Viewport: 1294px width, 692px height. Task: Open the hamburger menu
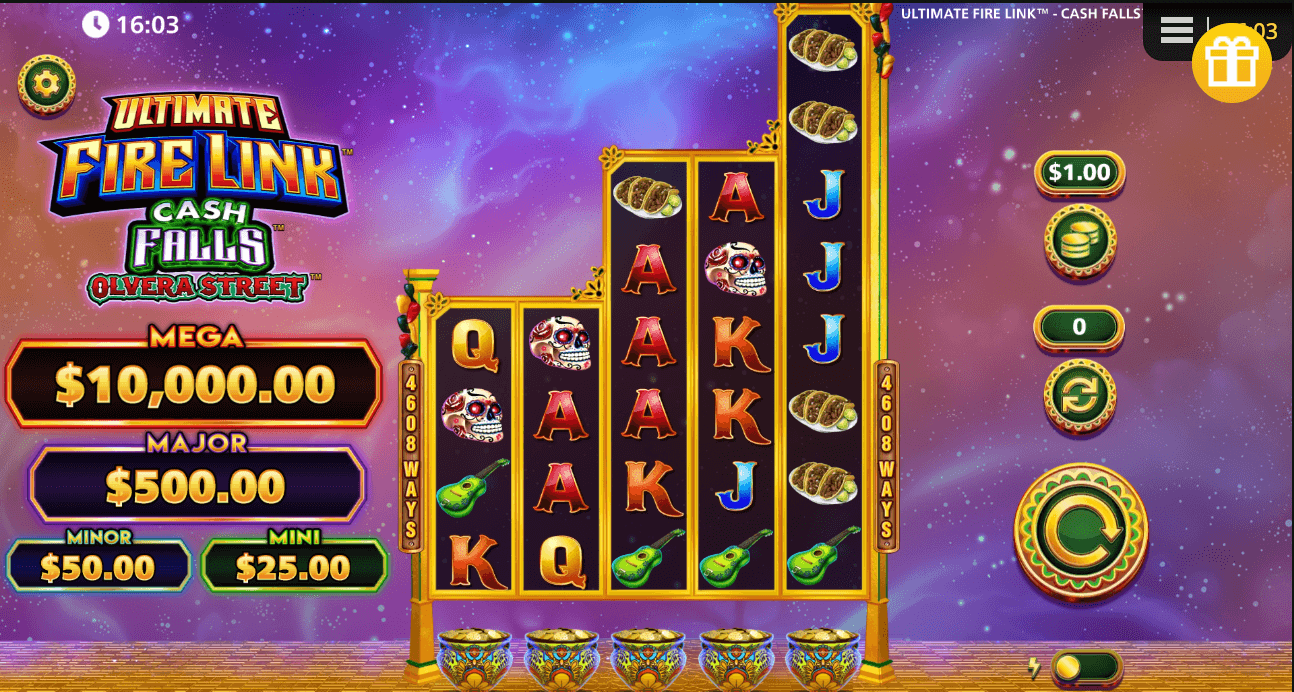coord(1176,31)
